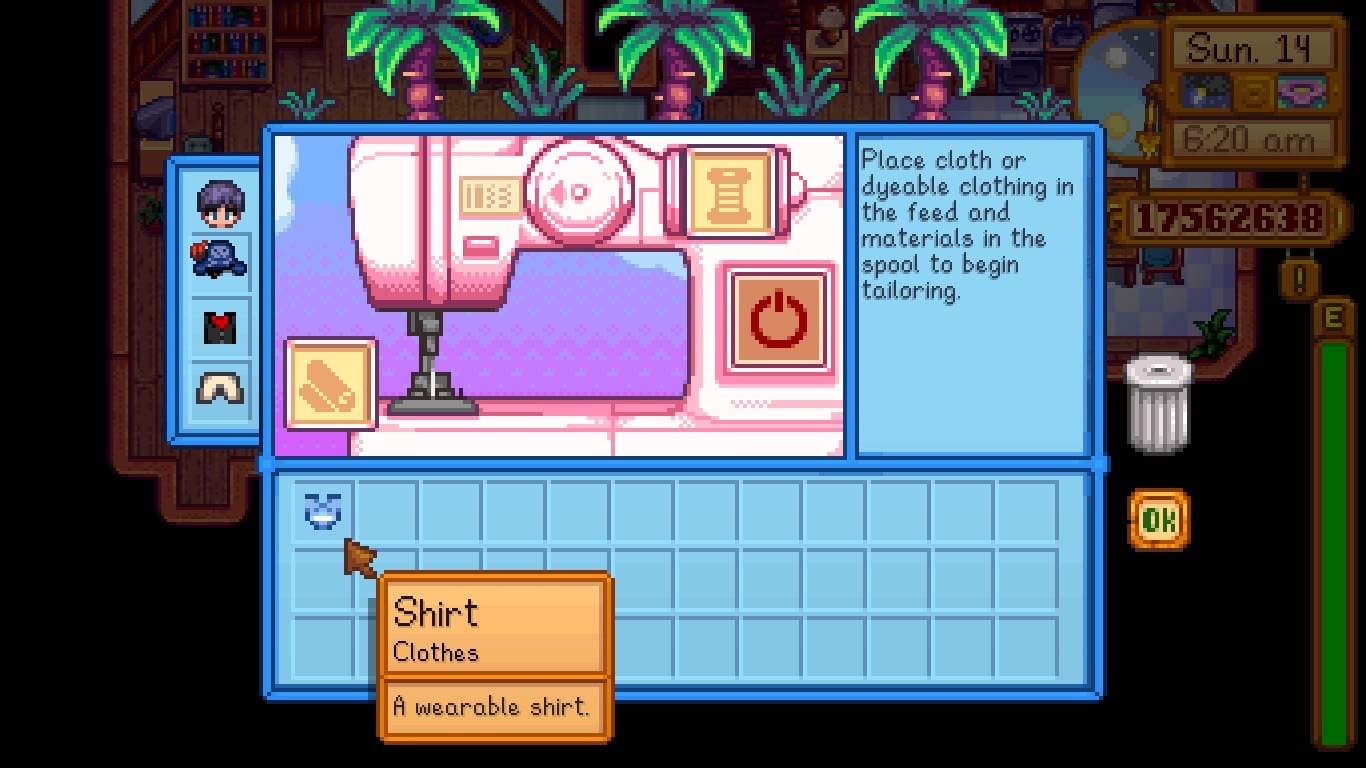Select the equipped black heart shirt slot
The width and height of the screenshot is (1366, 768).
coord(220,326)
